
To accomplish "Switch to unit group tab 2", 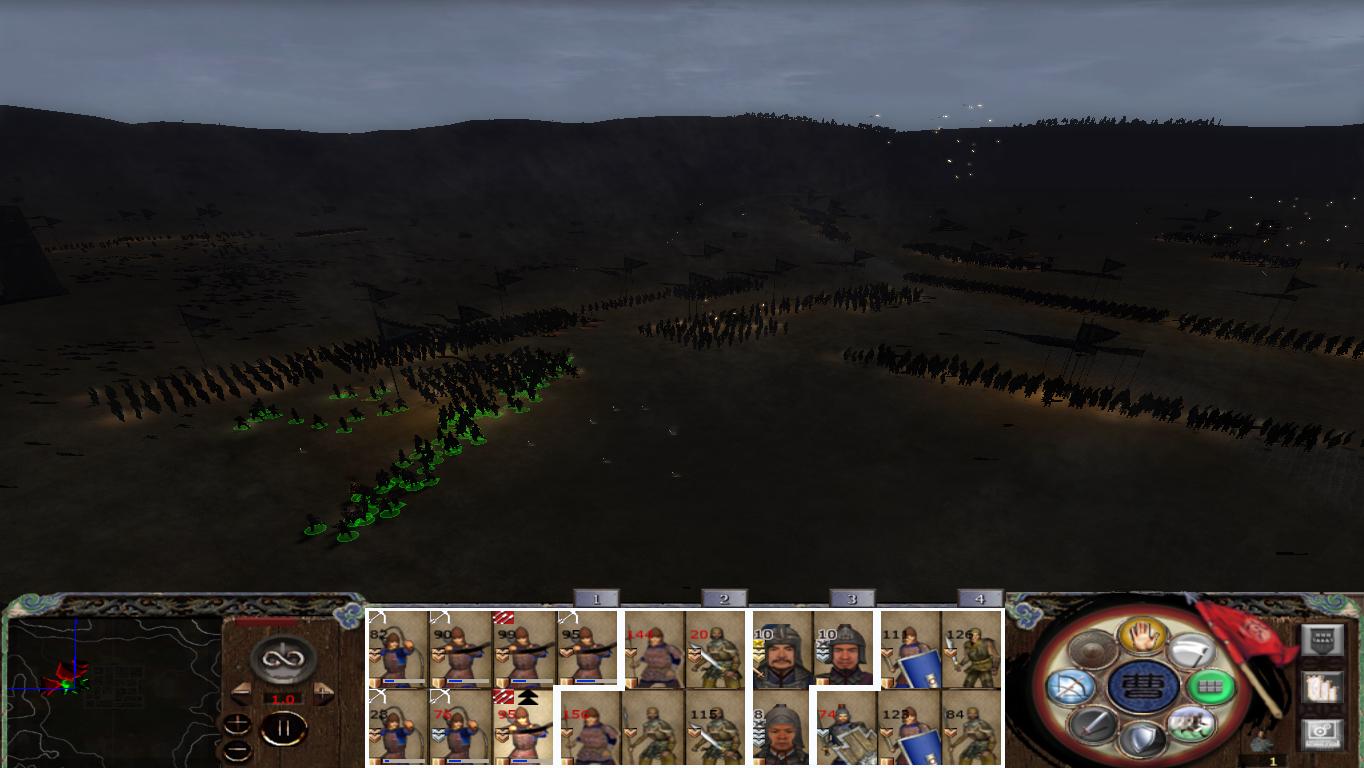I will coord(722,597).
